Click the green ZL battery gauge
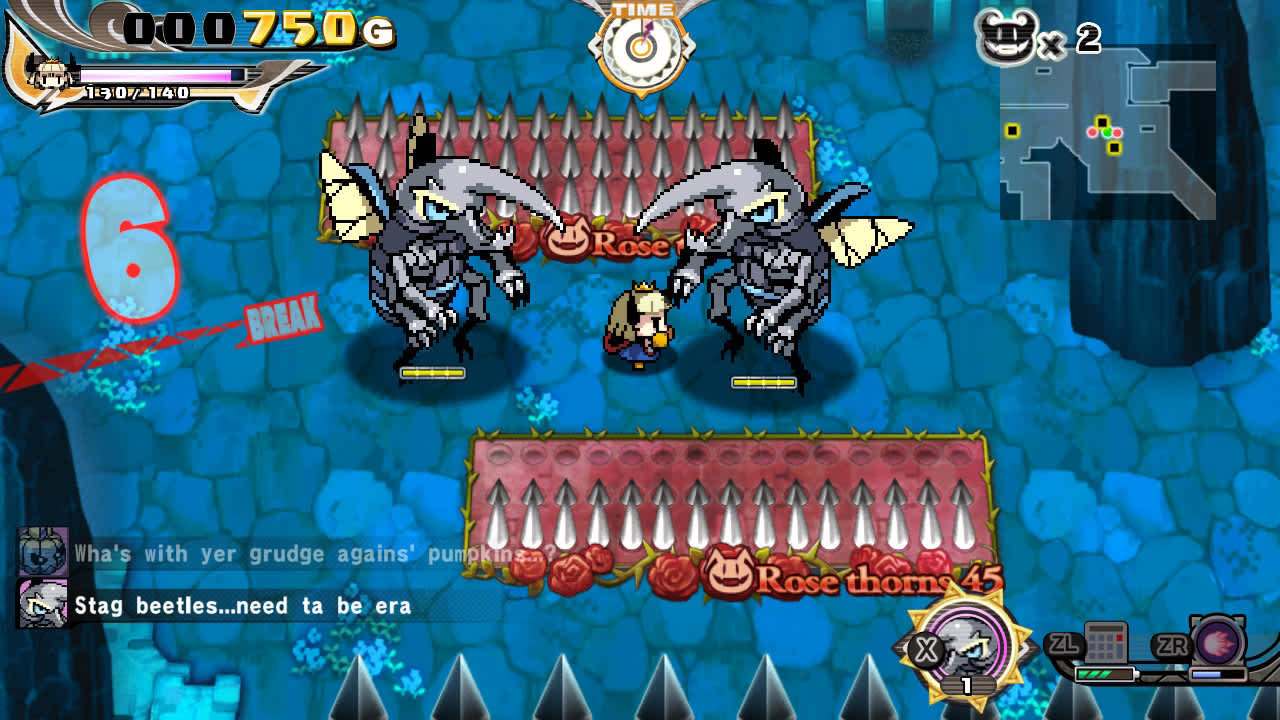The image size is (1280, 720). tap(1105, 673)
